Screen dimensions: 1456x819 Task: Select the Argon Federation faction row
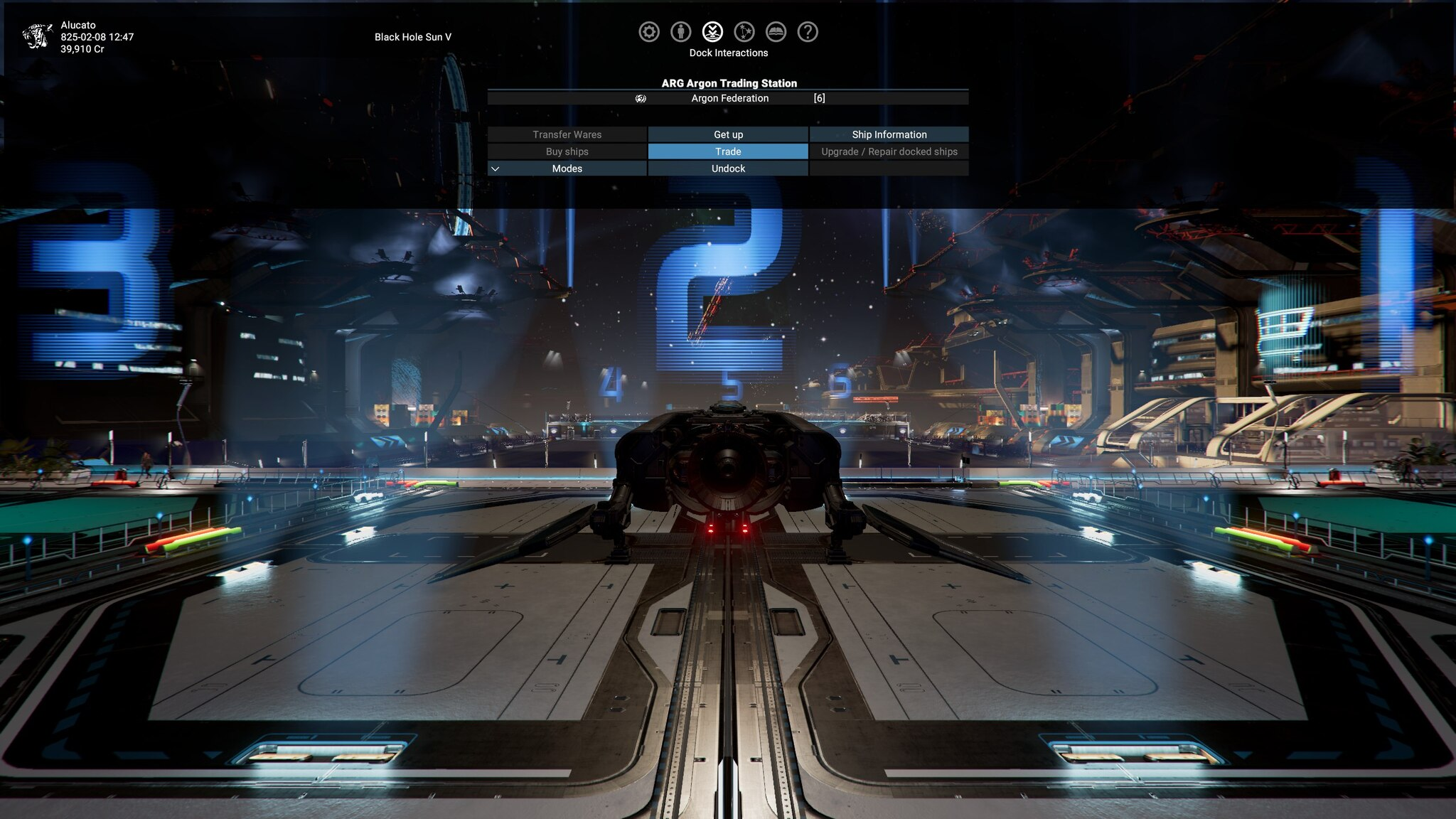pos(729,98)
